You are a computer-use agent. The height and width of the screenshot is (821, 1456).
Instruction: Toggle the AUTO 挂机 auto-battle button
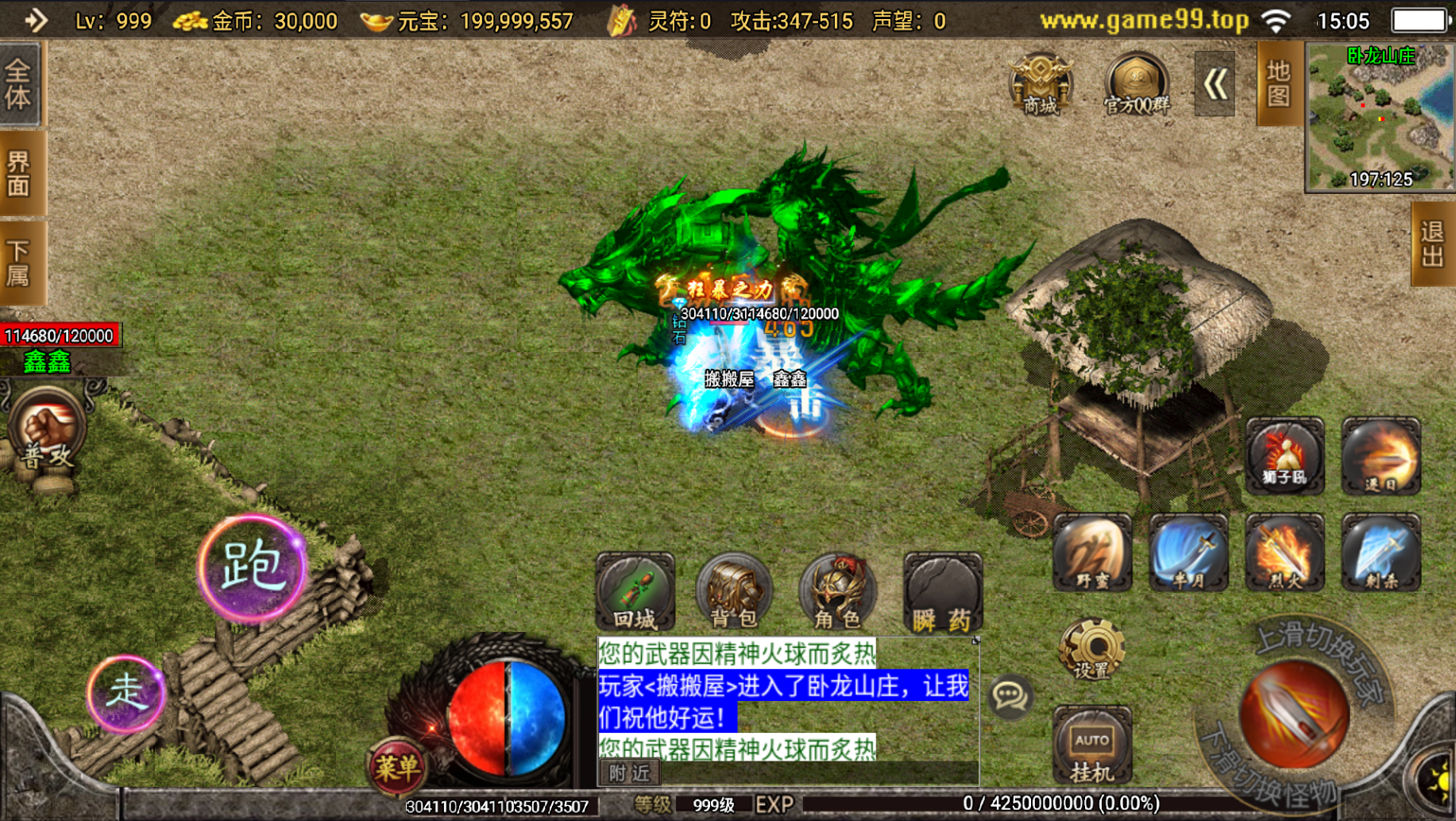tap(1091, 747)
